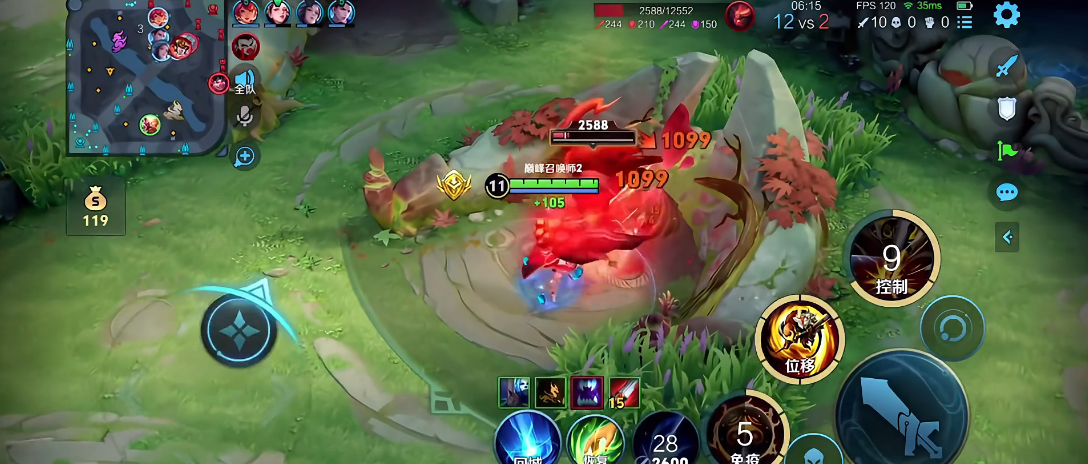Send the shield defend signal
The height and width of the screenshot is (464, 1088).
(1006, 109)
